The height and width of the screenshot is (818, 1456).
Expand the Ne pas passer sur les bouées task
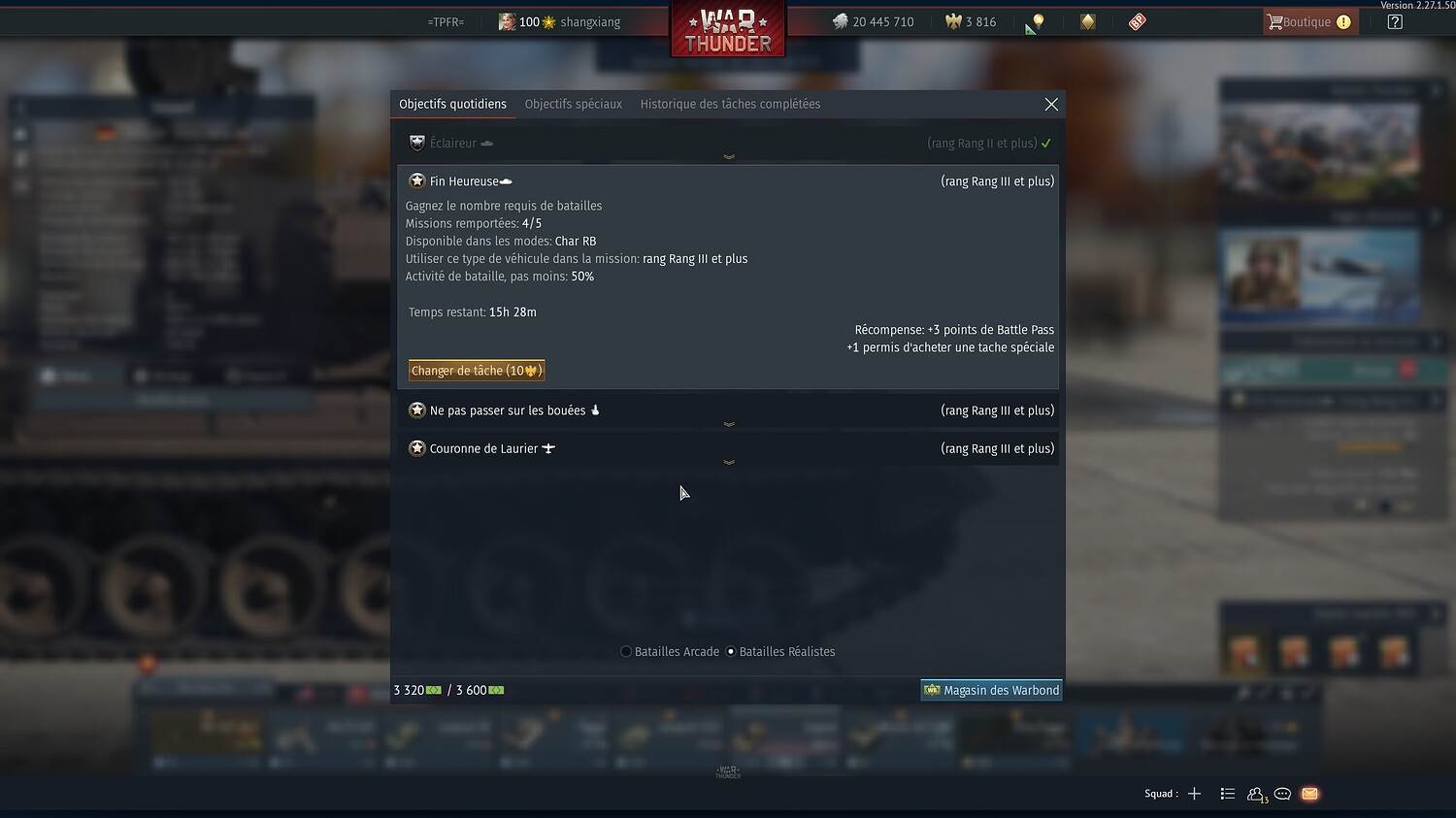click(x=729, y=424)
